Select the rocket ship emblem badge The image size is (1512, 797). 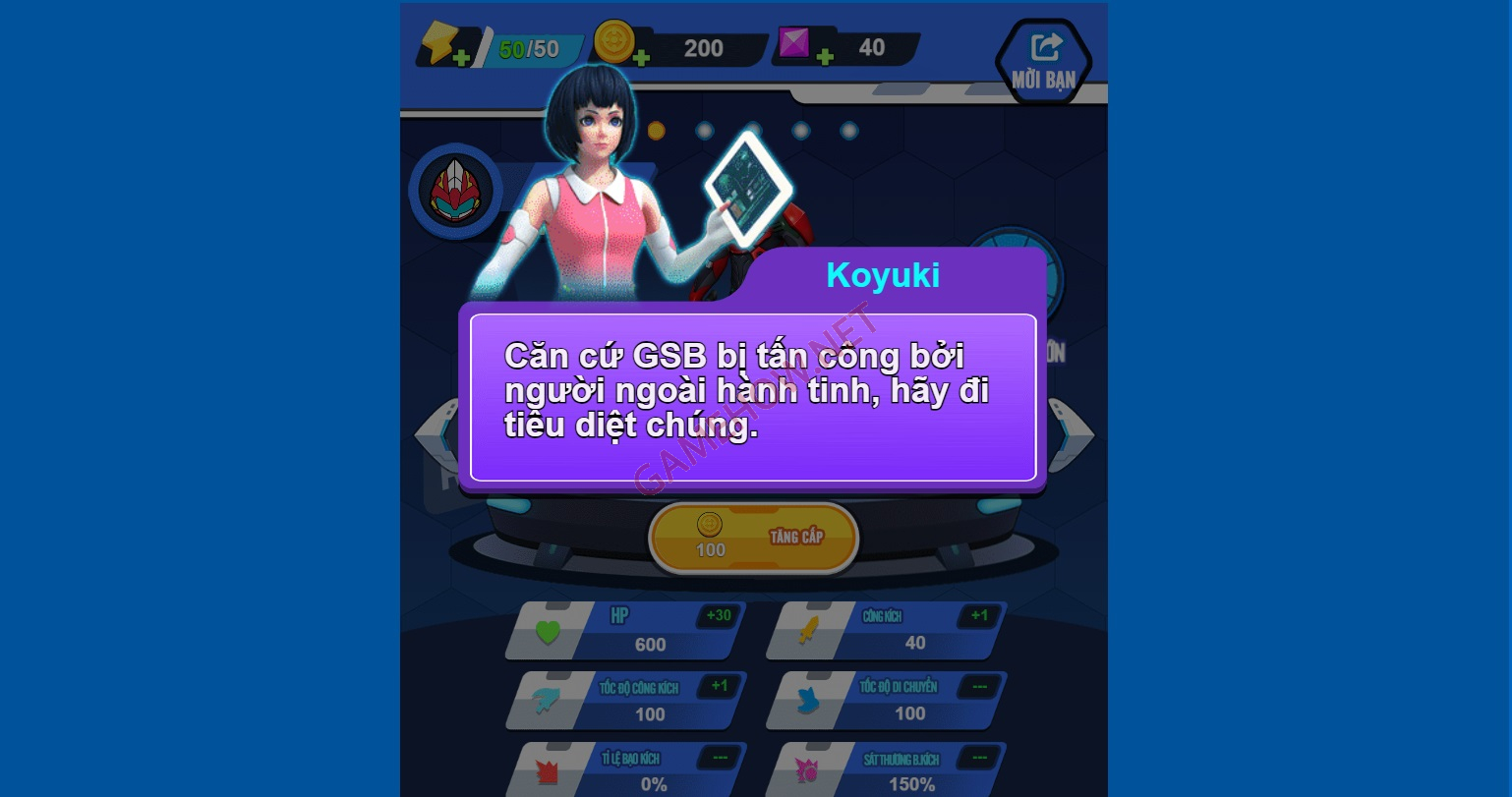click(x=455, y=192)
